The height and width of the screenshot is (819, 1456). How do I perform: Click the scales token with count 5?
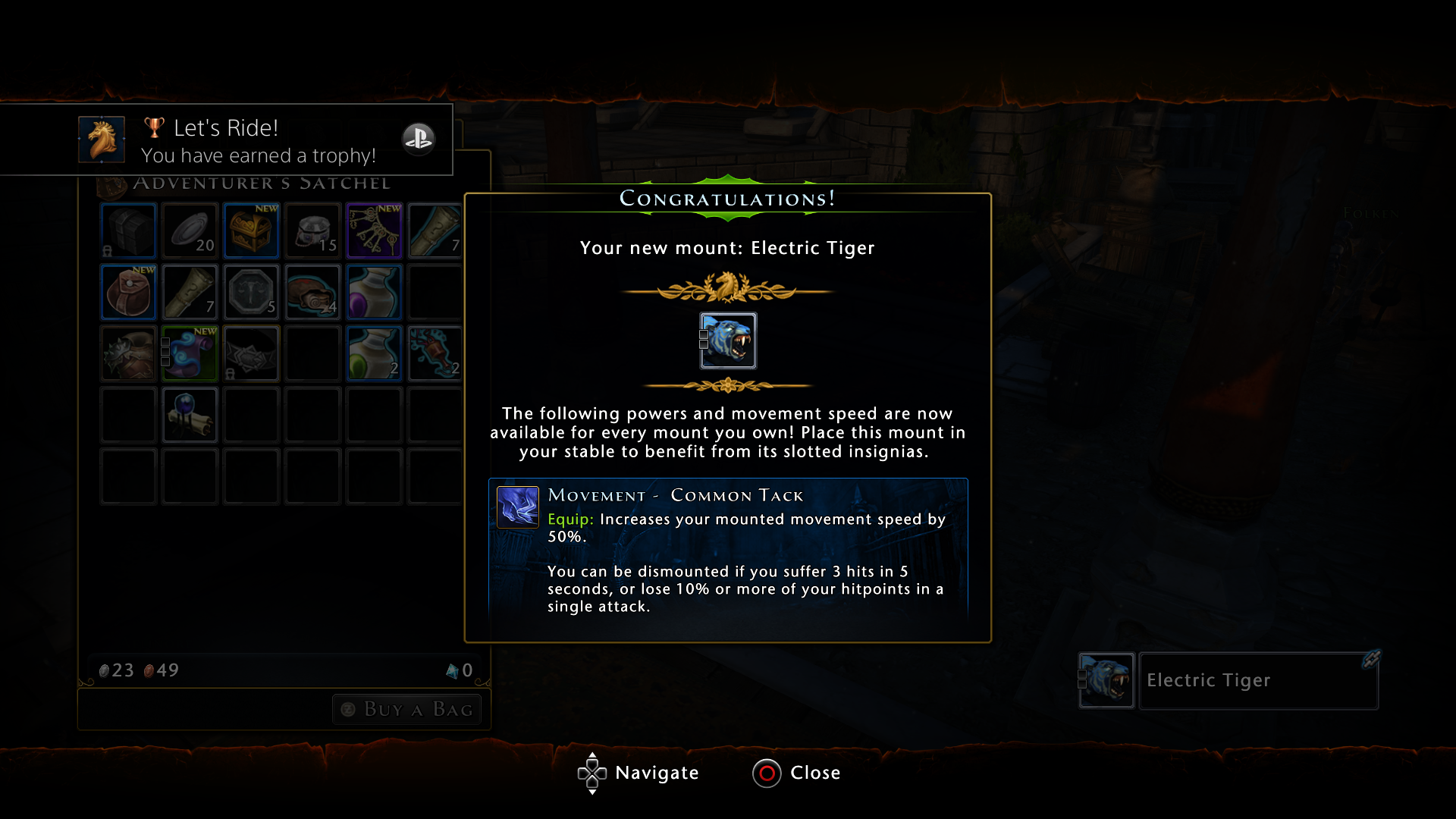click(x=251, y=292)
